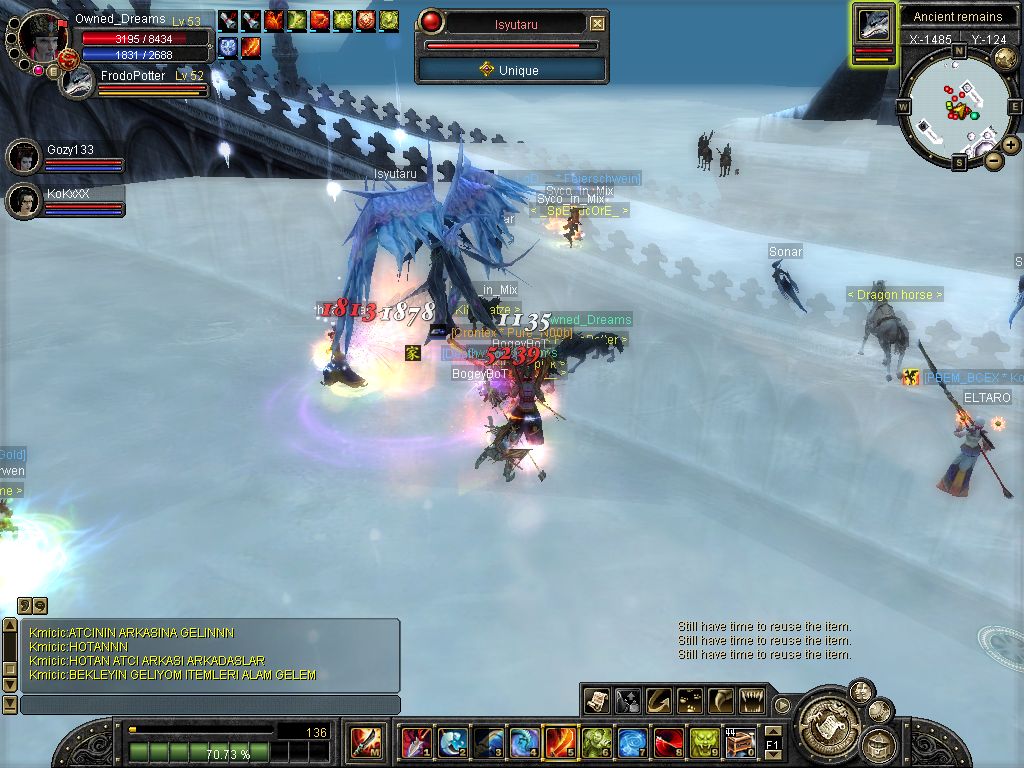Image resolution: width=1024 pixels, height=768 pixels.
Task: Zoom out the minimap with minus button
Action: click(x=993, y=160)
